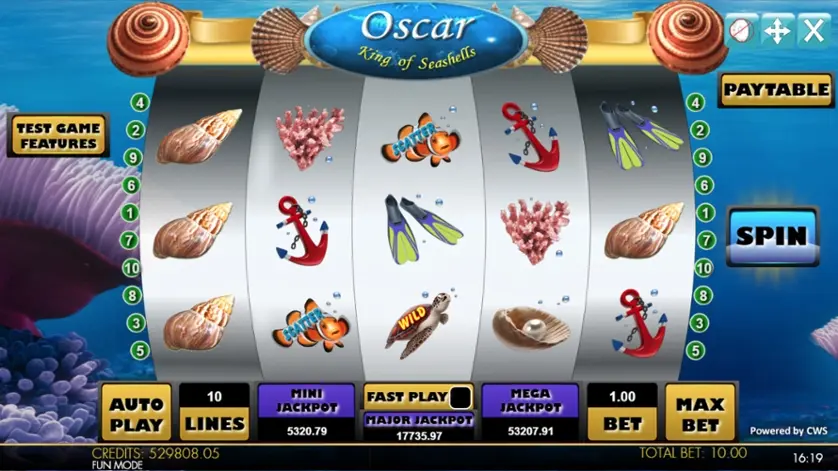Close the game with the X button

[x=814, y=31]
